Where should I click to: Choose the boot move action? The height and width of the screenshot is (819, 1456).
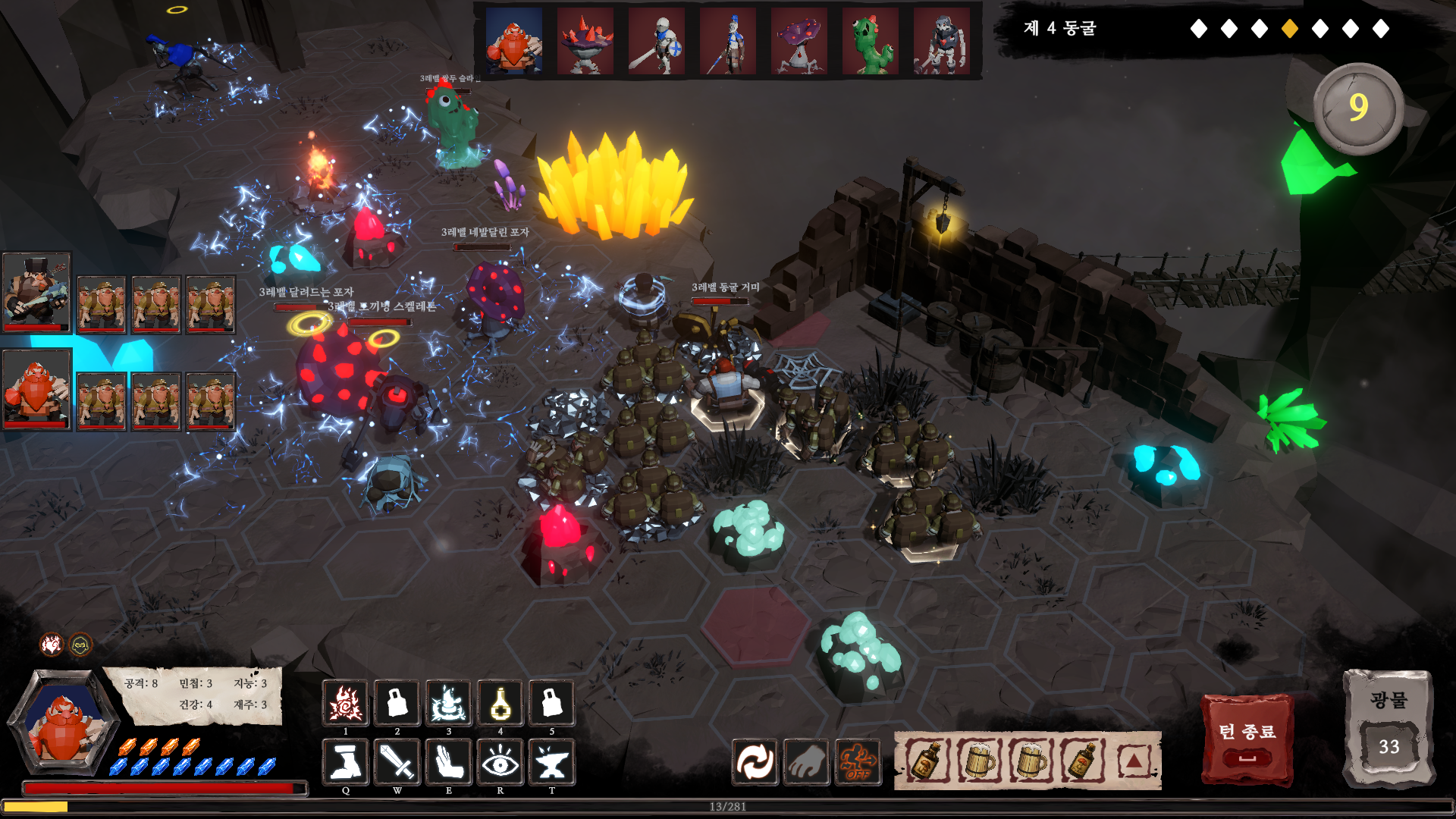(x=346, y=761)
